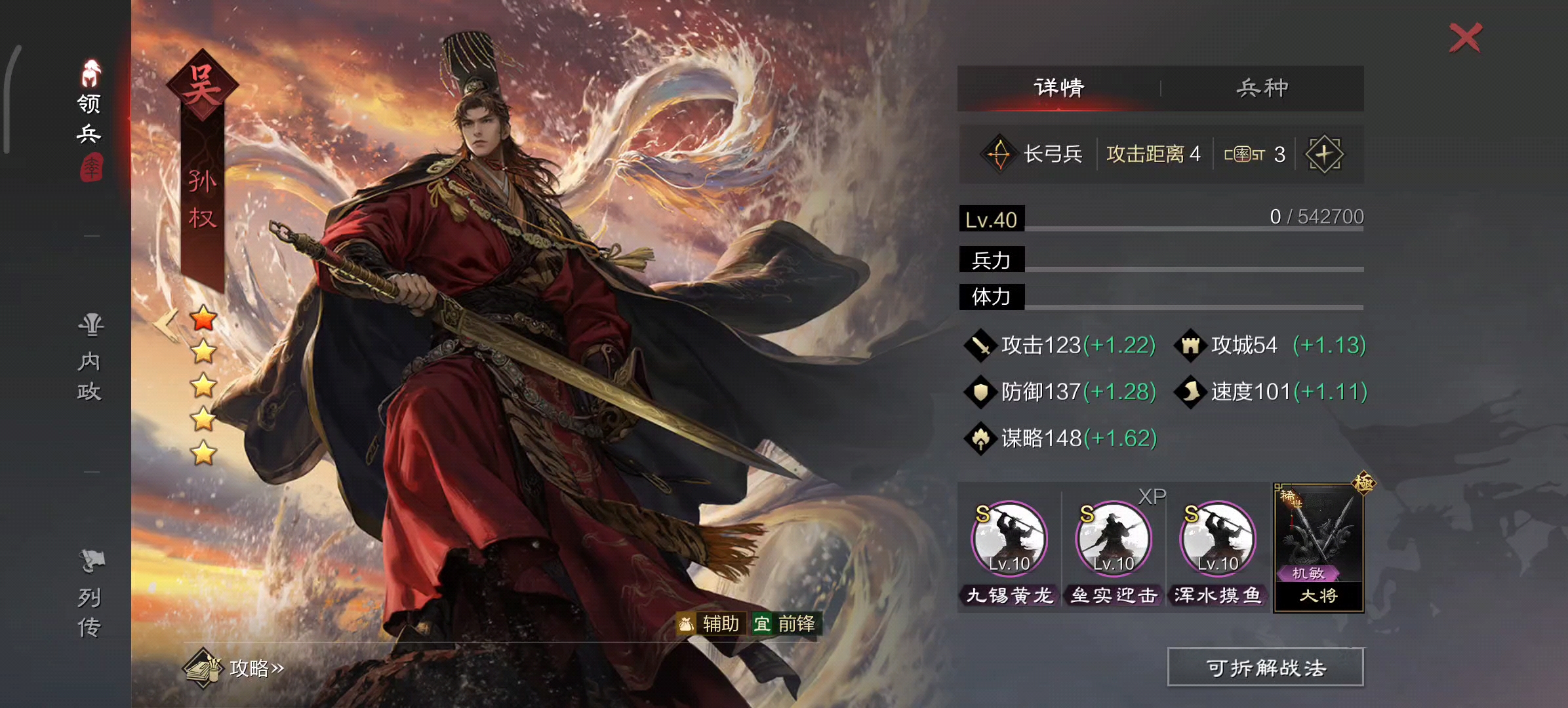Click the 宜前锋 position tag
Screen dimensions: 1568x708
tap(786, 623)
